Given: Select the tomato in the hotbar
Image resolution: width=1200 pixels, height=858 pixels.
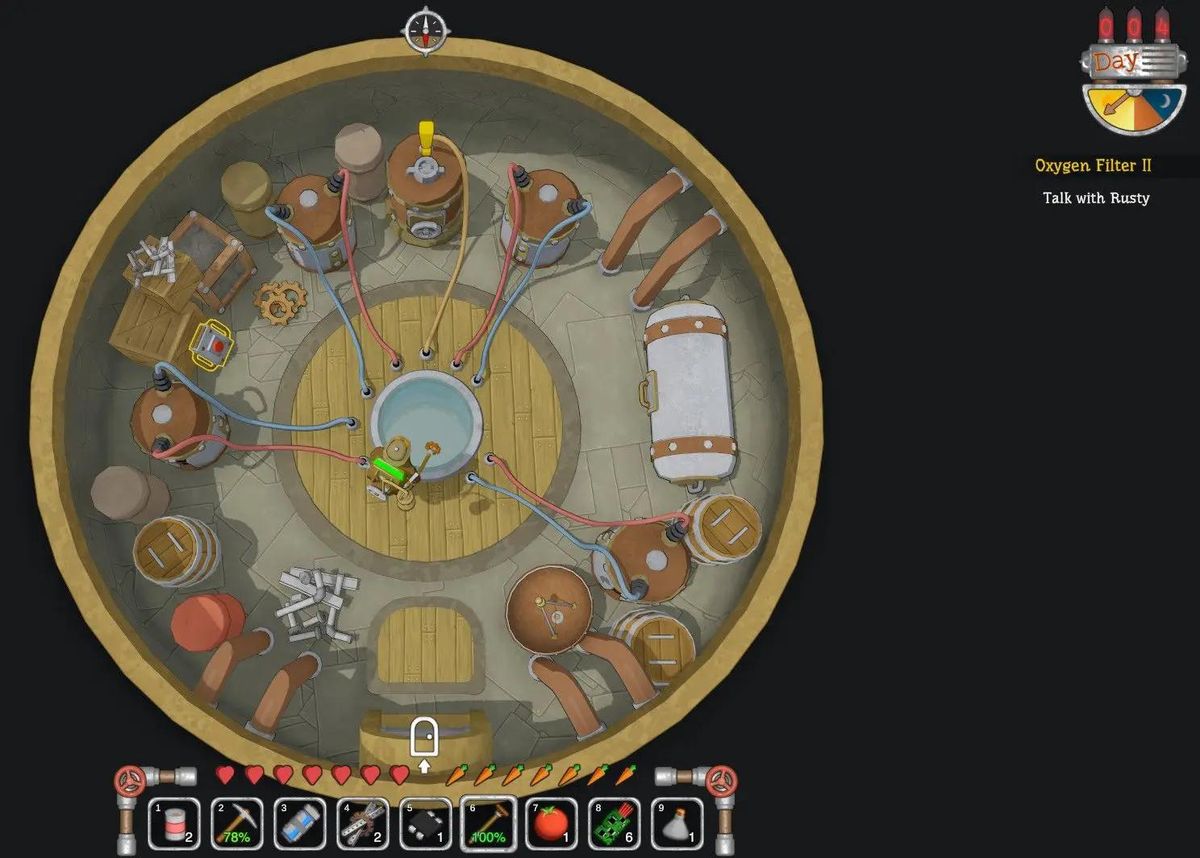Looking at the screenshot, I should pyautogui.click(x=552, y=823).
